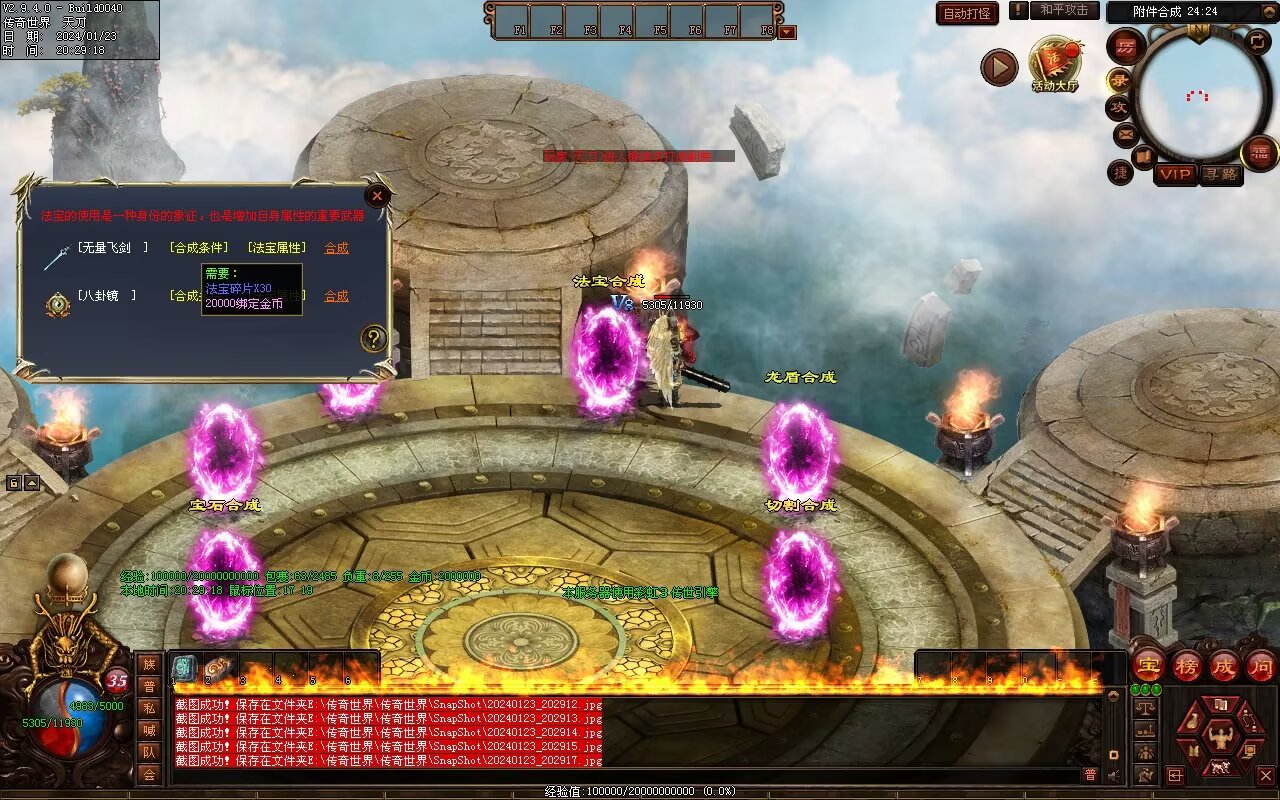This screenshot has height=800, width=1280.
Task: Open the 宝 treasure round button
Action: [x=1148, y=665]
